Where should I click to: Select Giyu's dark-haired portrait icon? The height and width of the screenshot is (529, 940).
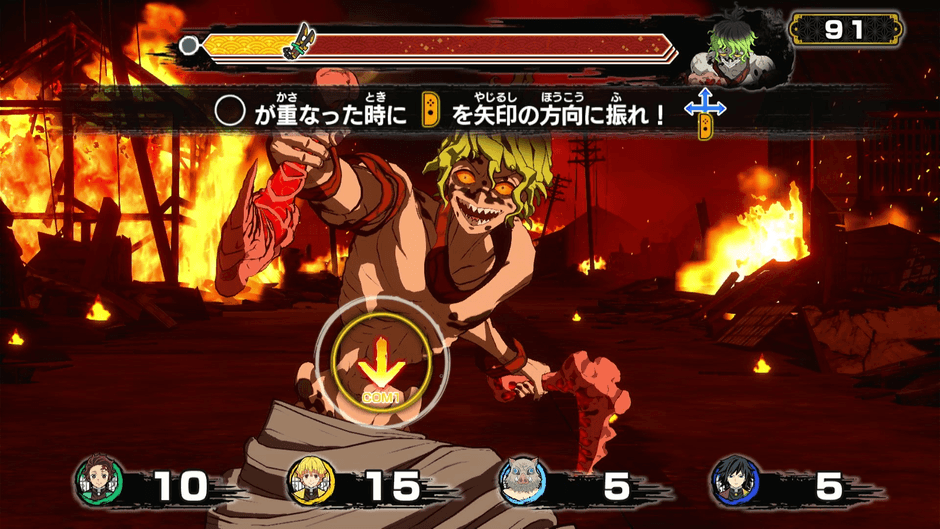tap(735, 484)
